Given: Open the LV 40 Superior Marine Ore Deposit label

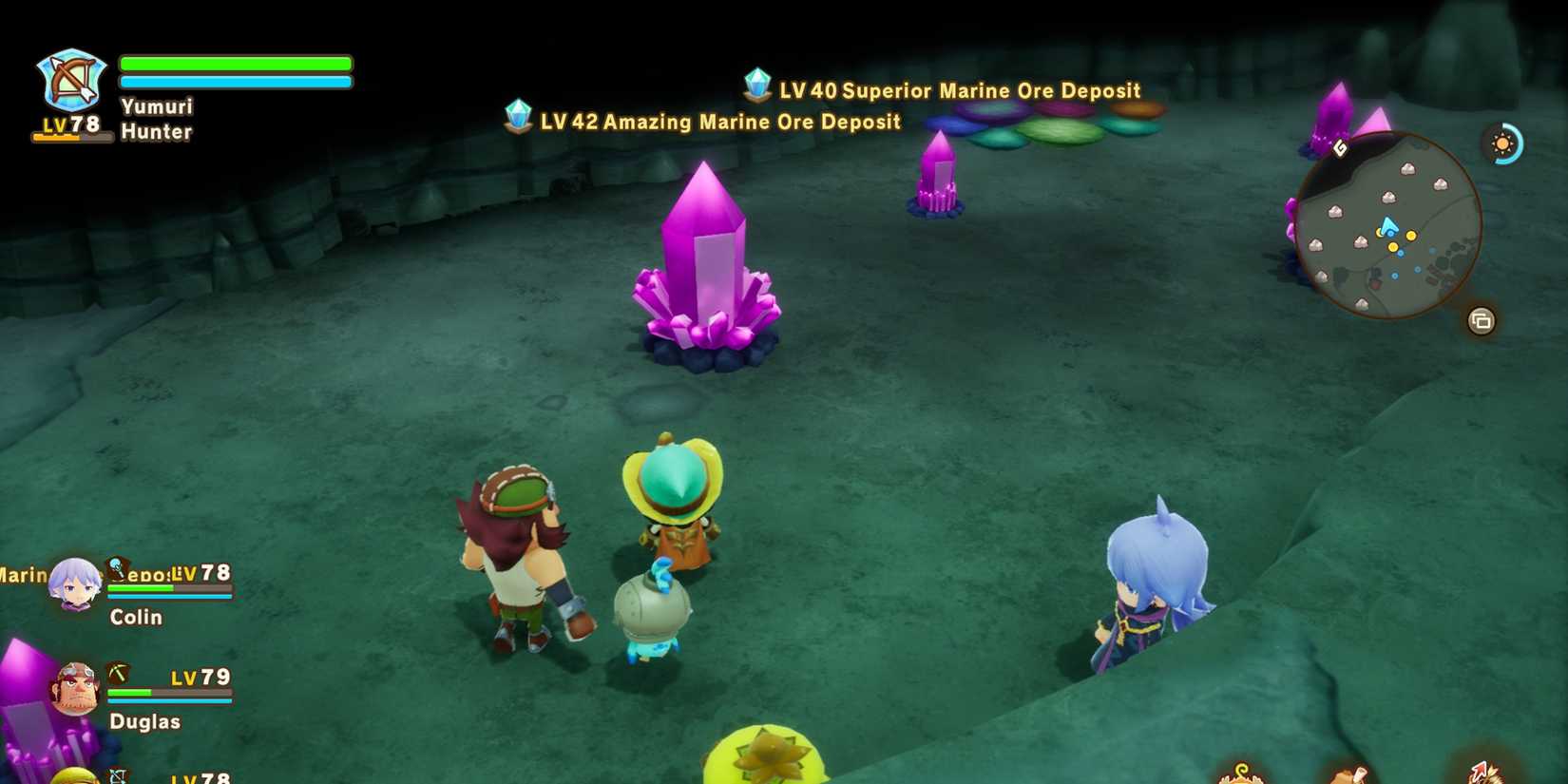Looking at the screenshot, I should point(957,90).
